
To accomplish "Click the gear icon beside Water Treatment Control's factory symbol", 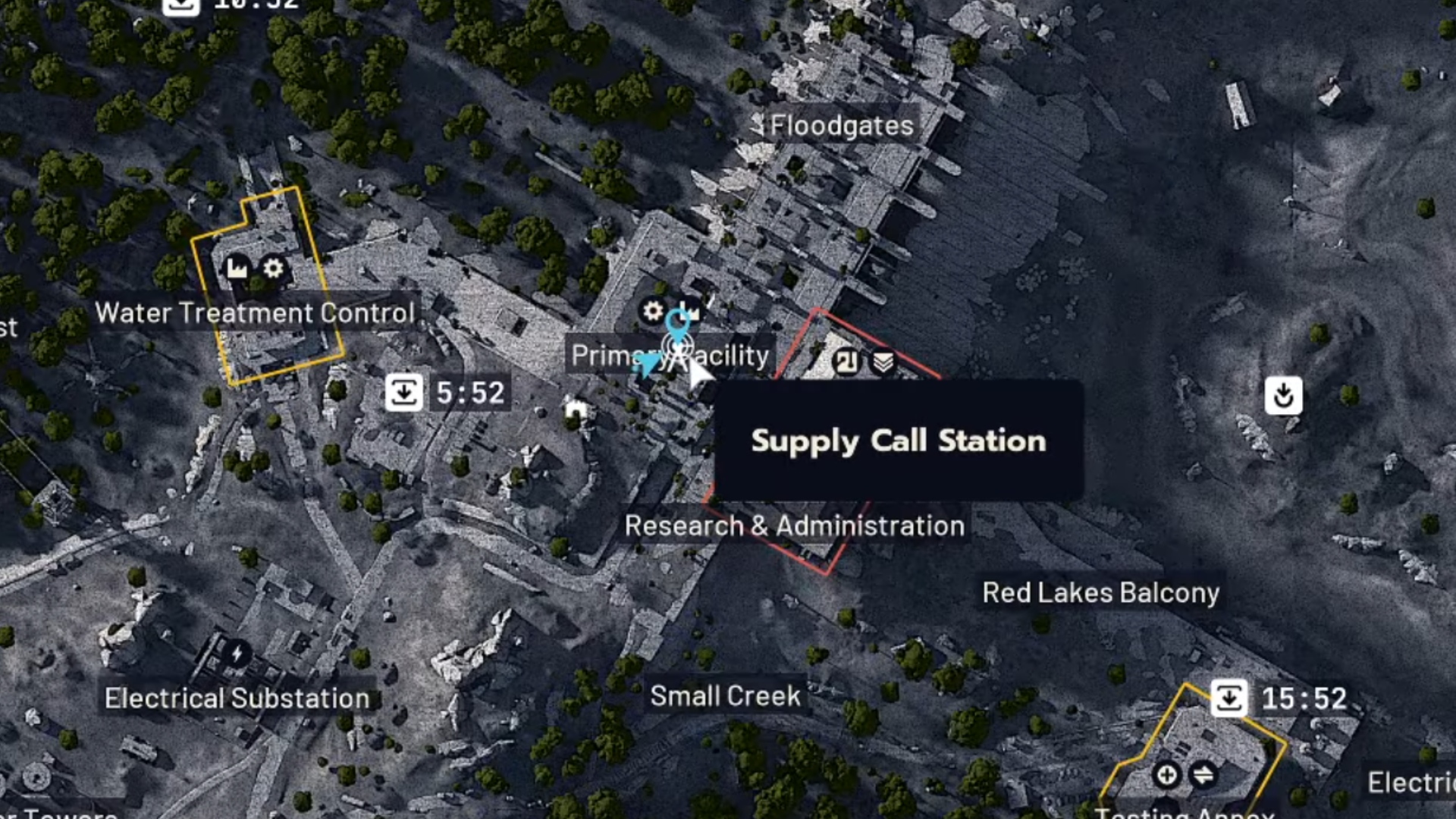I will coord(275,268).
